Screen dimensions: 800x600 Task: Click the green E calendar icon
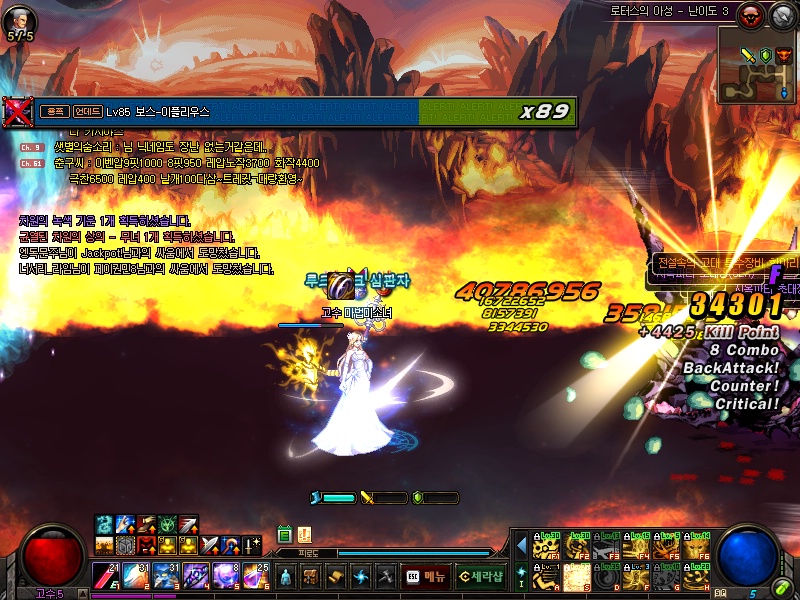point(284,535)
